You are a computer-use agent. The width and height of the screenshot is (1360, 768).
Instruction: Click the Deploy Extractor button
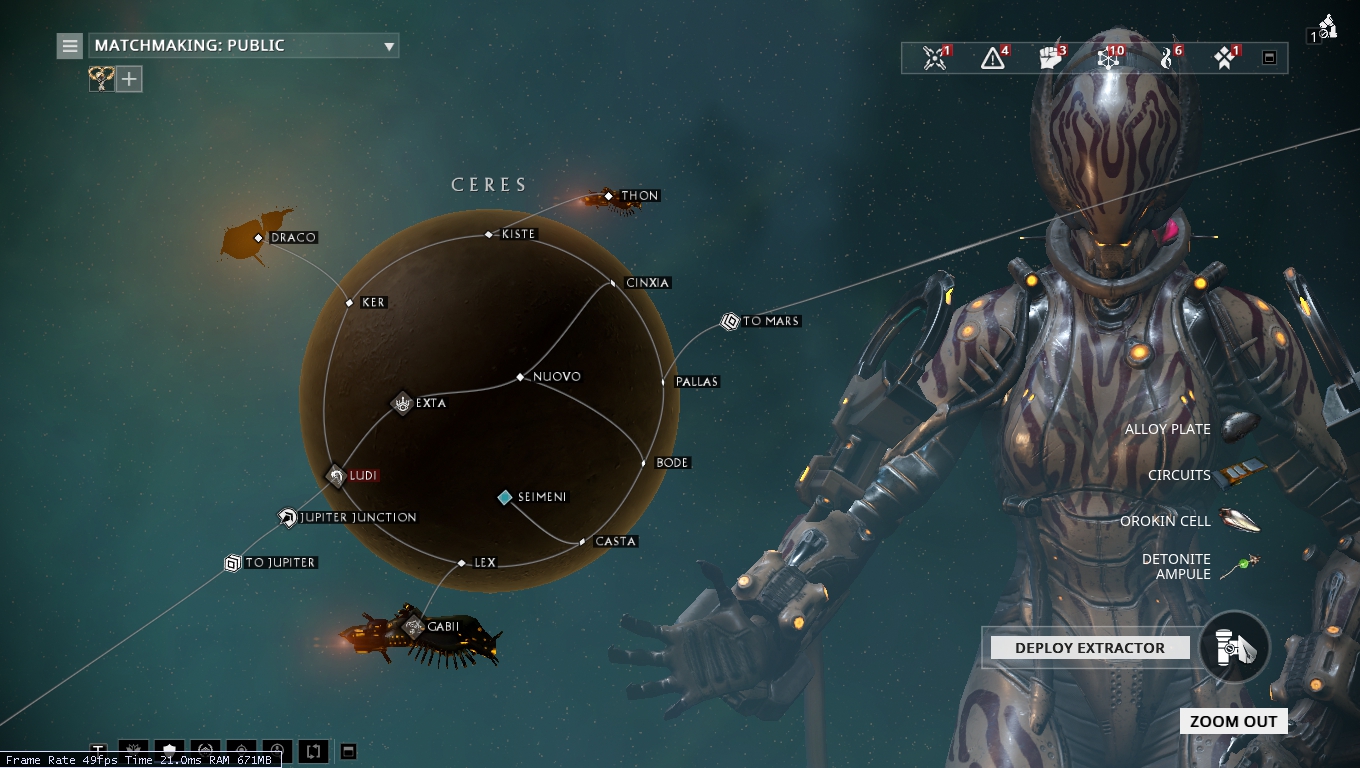point(1090,648)
